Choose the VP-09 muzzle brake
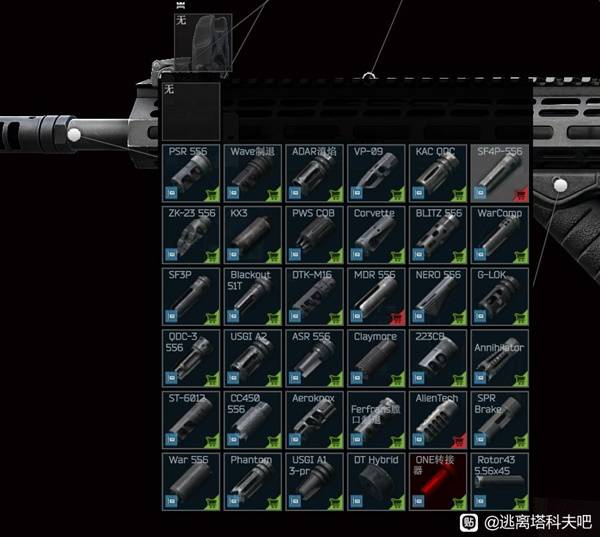600x537 pixels. 376,172
